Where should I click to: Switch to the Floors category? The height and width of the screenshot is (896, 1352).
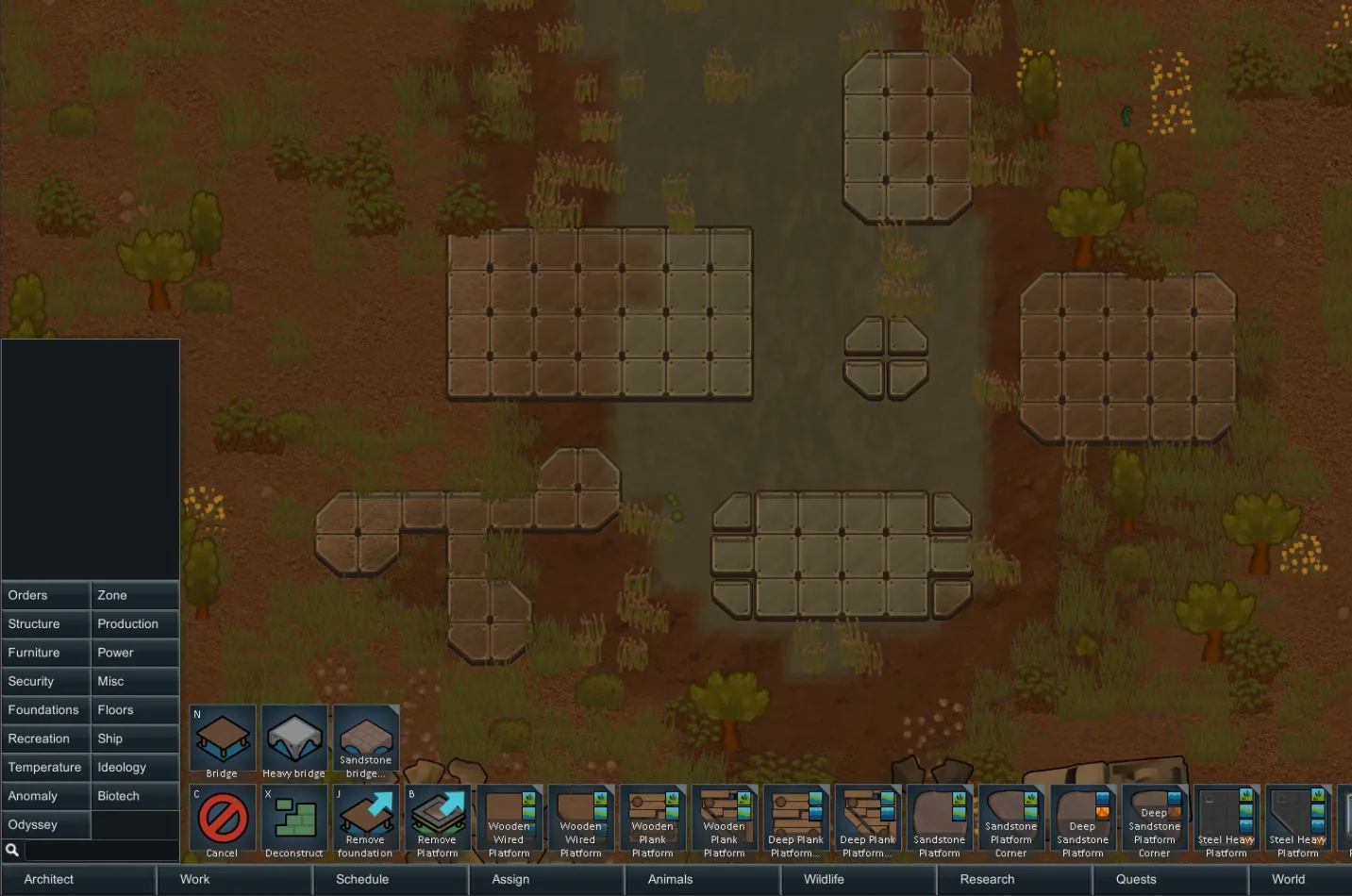(x=135, y=710)
